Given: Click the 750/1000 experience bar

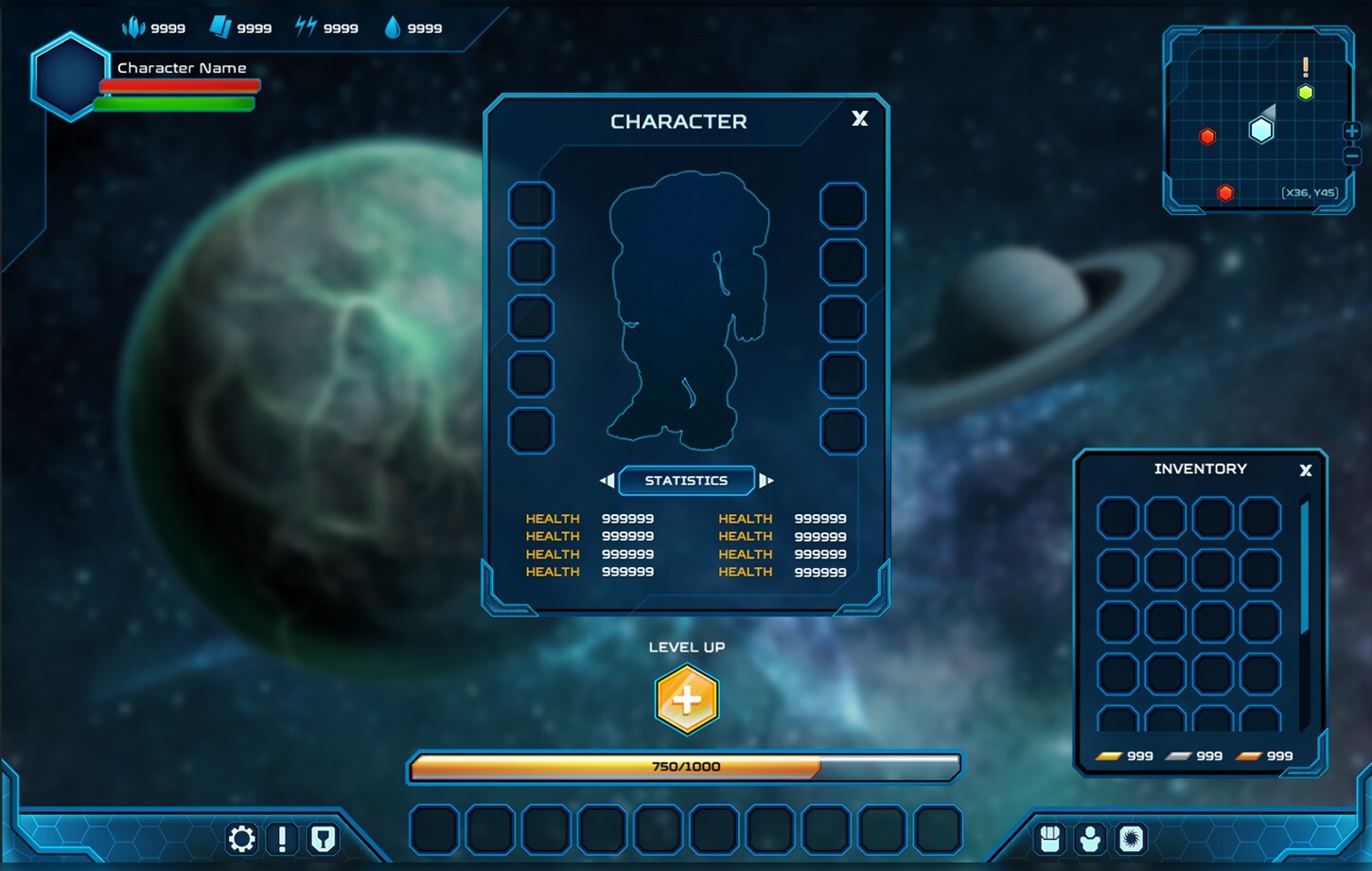Looking at the screenshot, I should click(x=685, y=767).
